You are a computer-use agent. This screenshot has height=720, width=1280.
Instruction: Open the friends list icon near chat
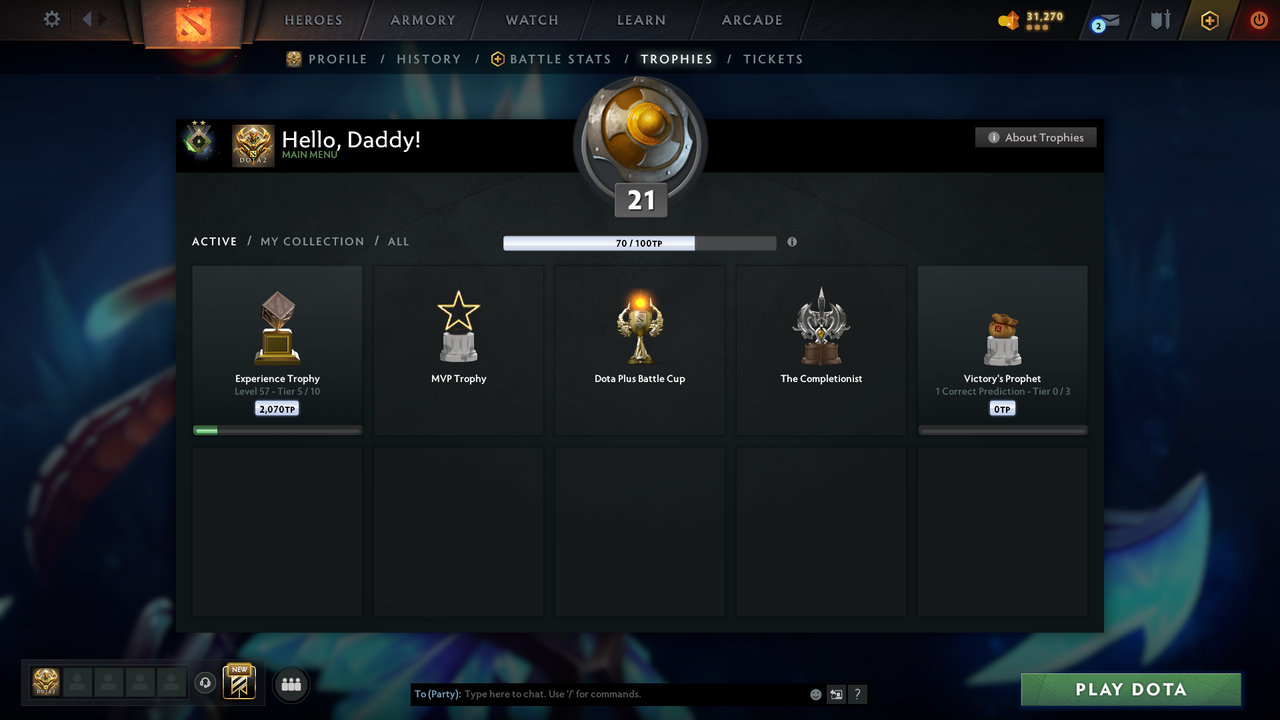[291, 684]
